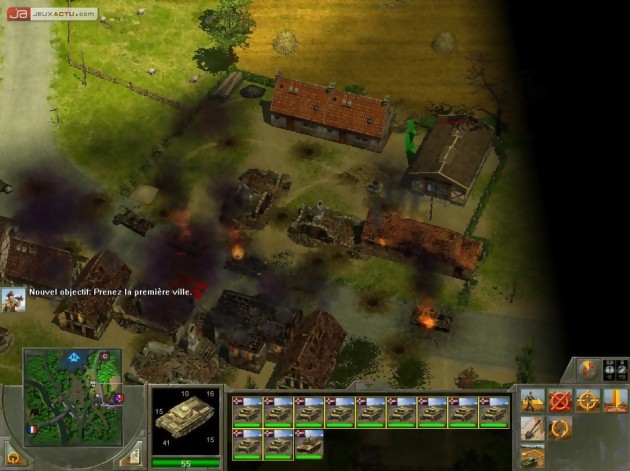
Task: Select the tank portrait in unit panel
Action: click(185, 419)
